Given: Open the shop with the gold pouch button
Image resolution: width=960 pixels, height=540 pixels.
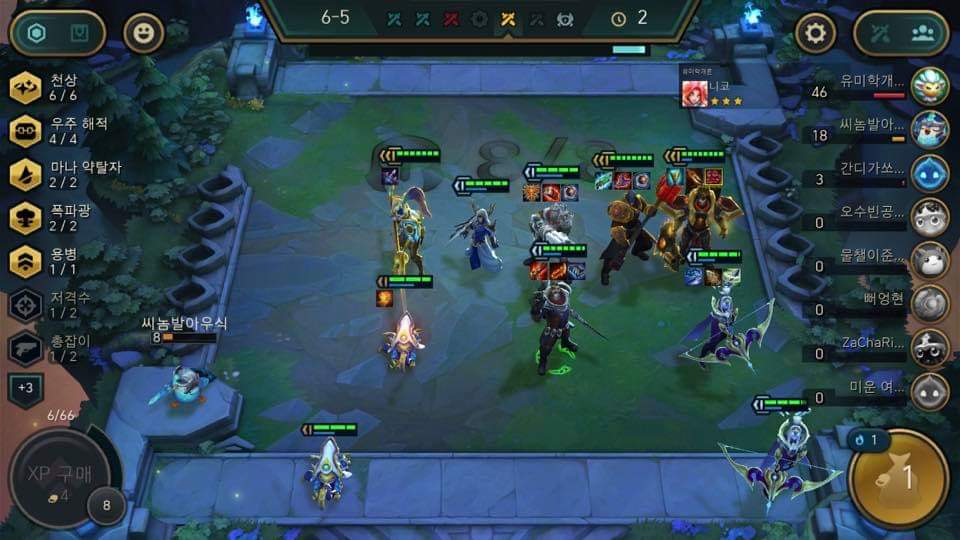Looking at the screenshot, I should [898, 478].
